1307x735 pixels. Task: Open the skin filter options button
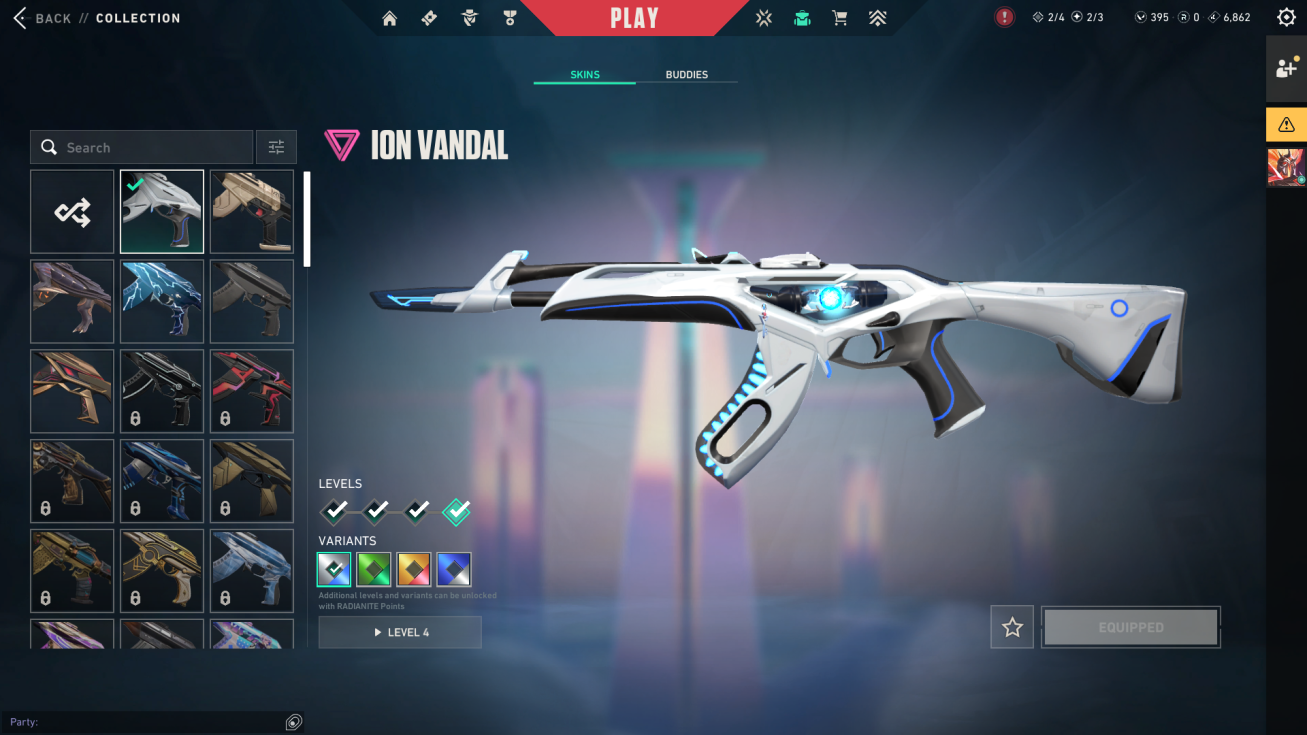click(x=276, y=148)
